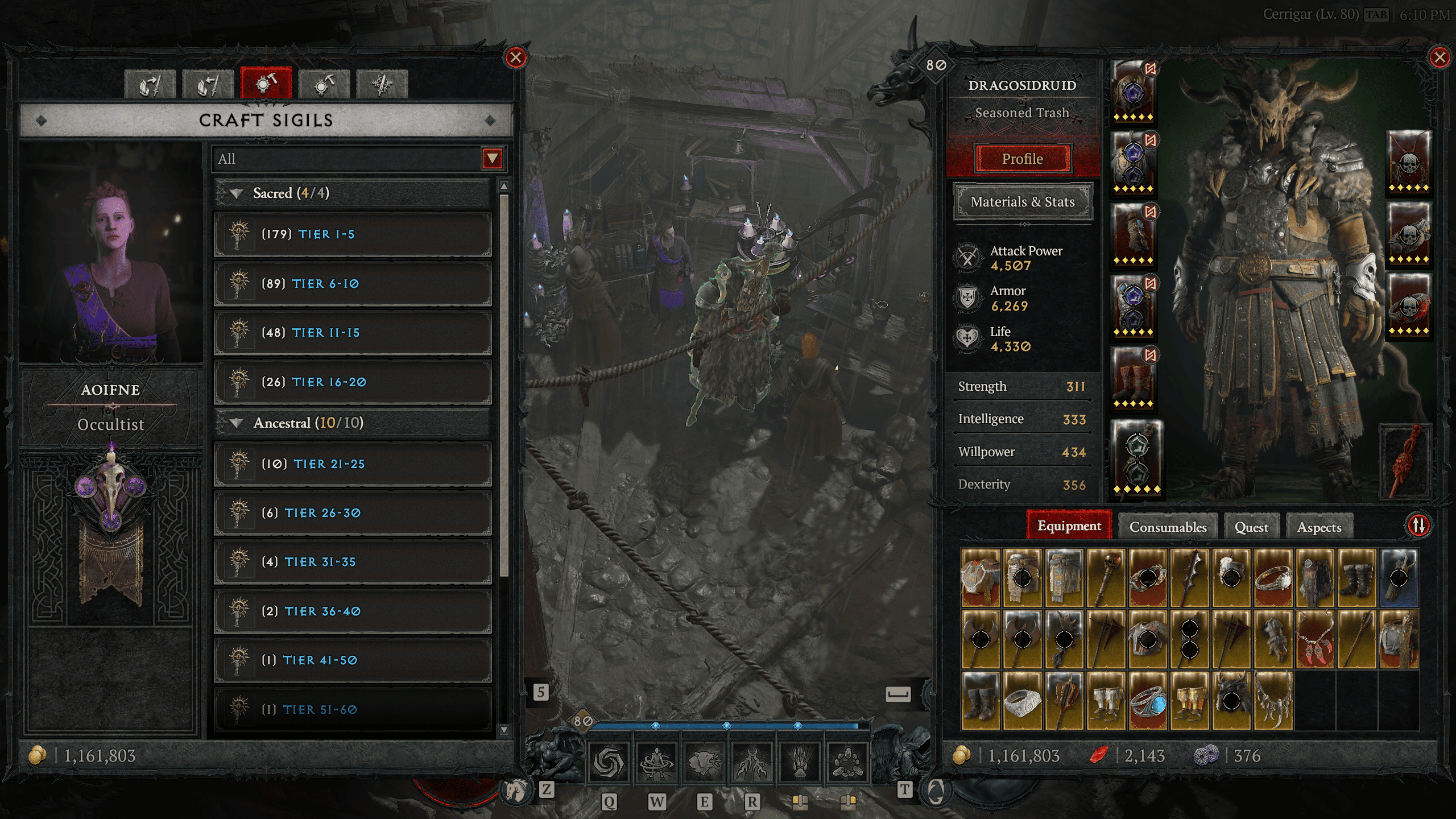Screen dimensions: 1456x819
Task: Pick the Tier 16-20 sigil recipe
Action: 353,382
